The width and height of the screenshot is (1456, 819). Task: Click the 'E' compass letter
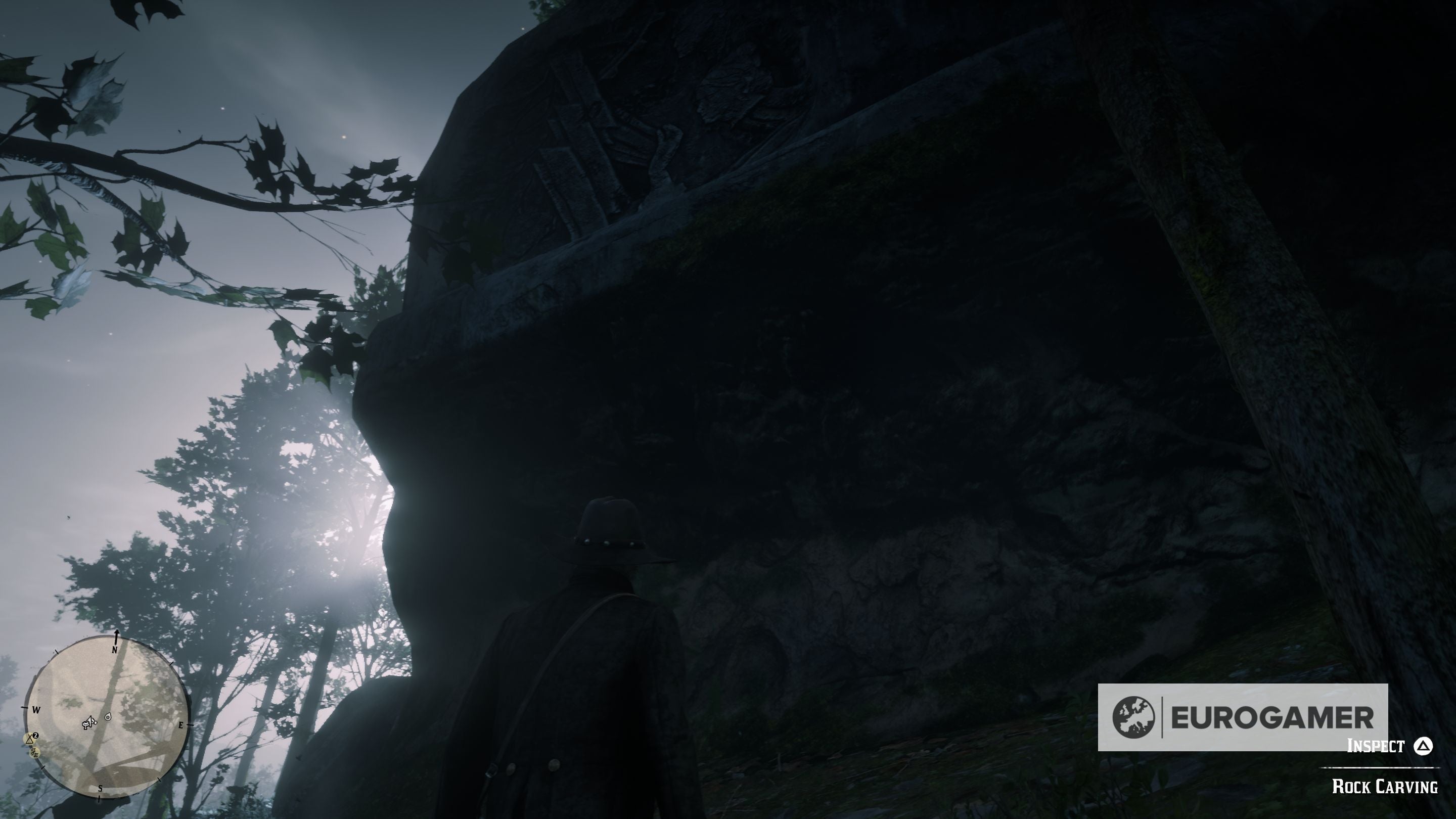181,726
